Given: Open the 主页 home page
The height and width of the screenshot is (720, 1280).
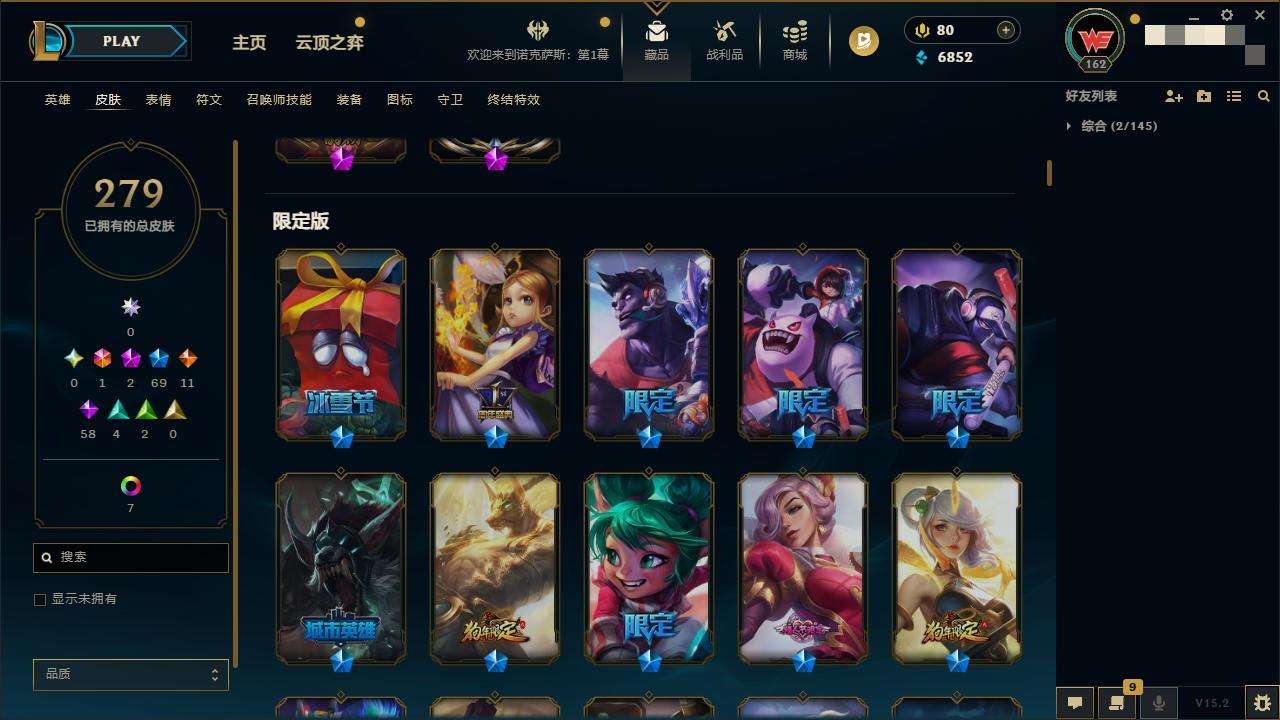Looking at the screenshot, I should [x=249, y=42].
